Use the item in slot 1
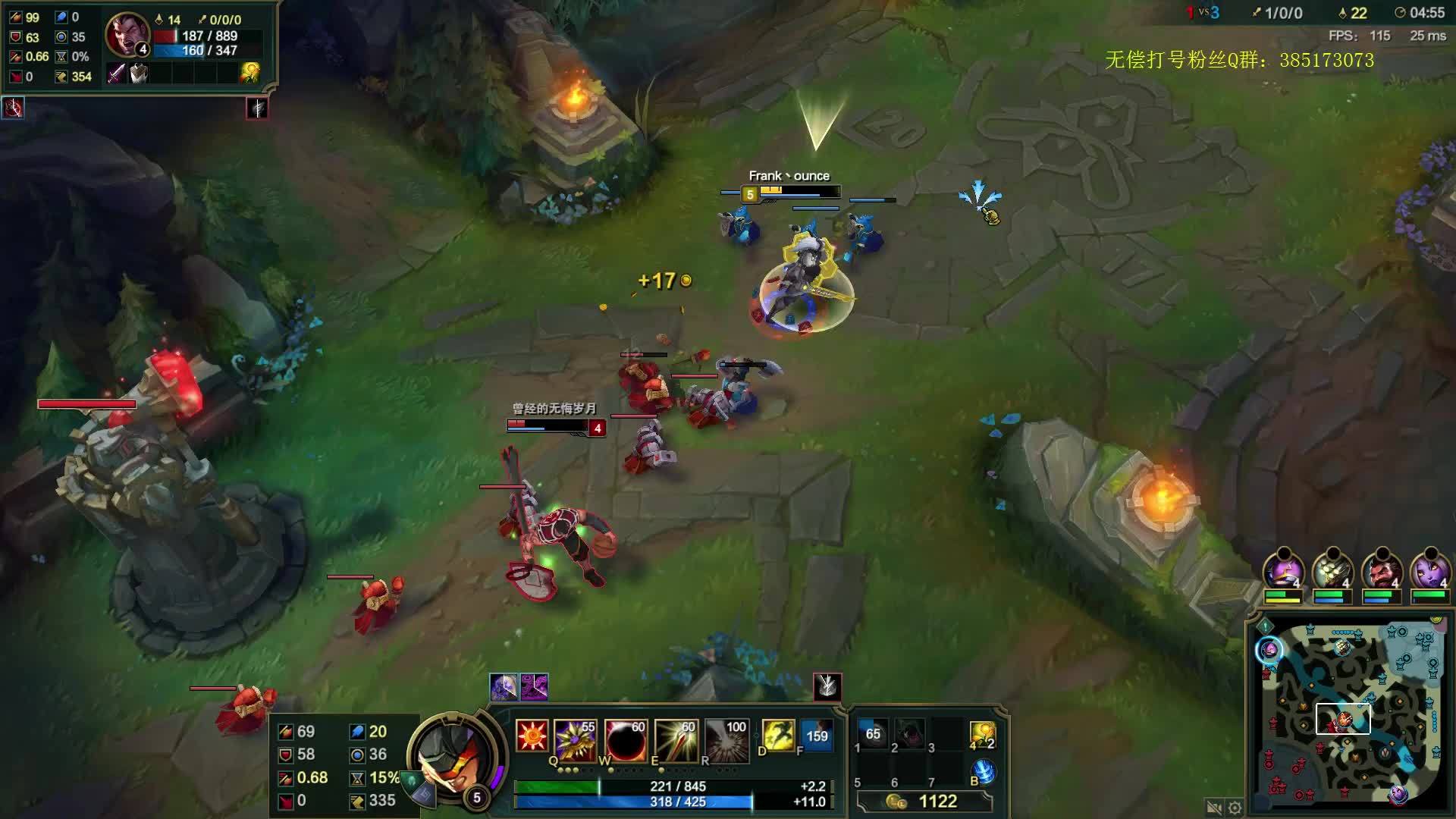Screen dimensions: 1456x819 tap(873, 733)
